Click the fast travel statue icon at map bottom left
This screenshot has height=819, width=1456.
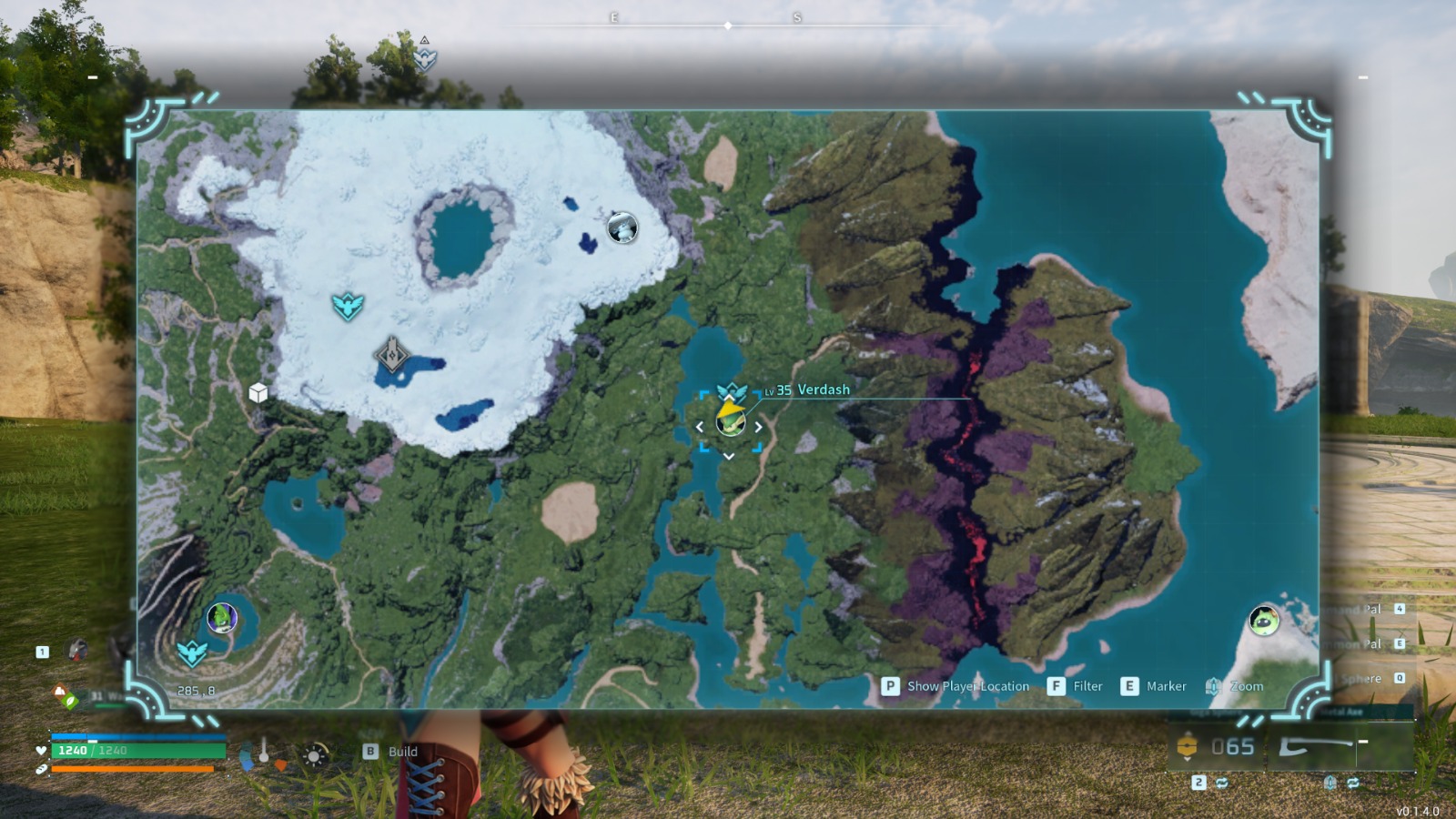tap(192, 652)
